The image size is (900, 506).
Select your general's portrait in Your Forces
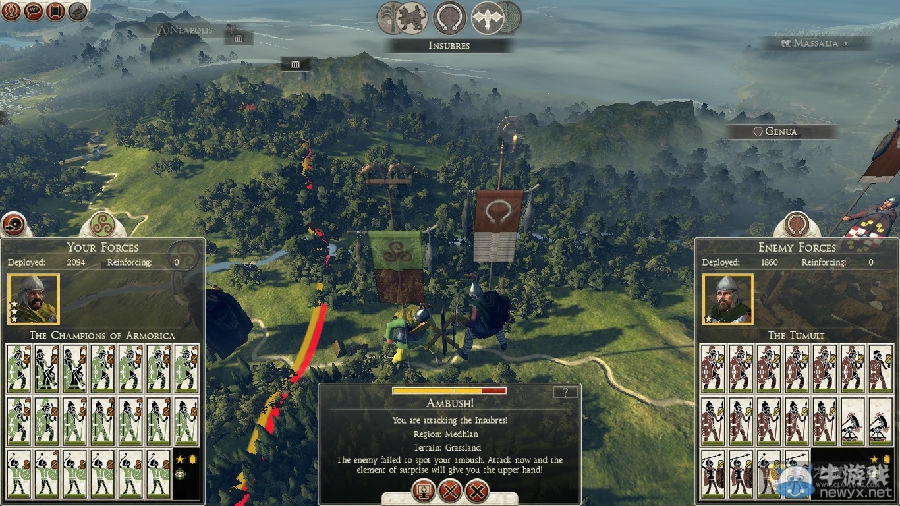coord(33,298)
